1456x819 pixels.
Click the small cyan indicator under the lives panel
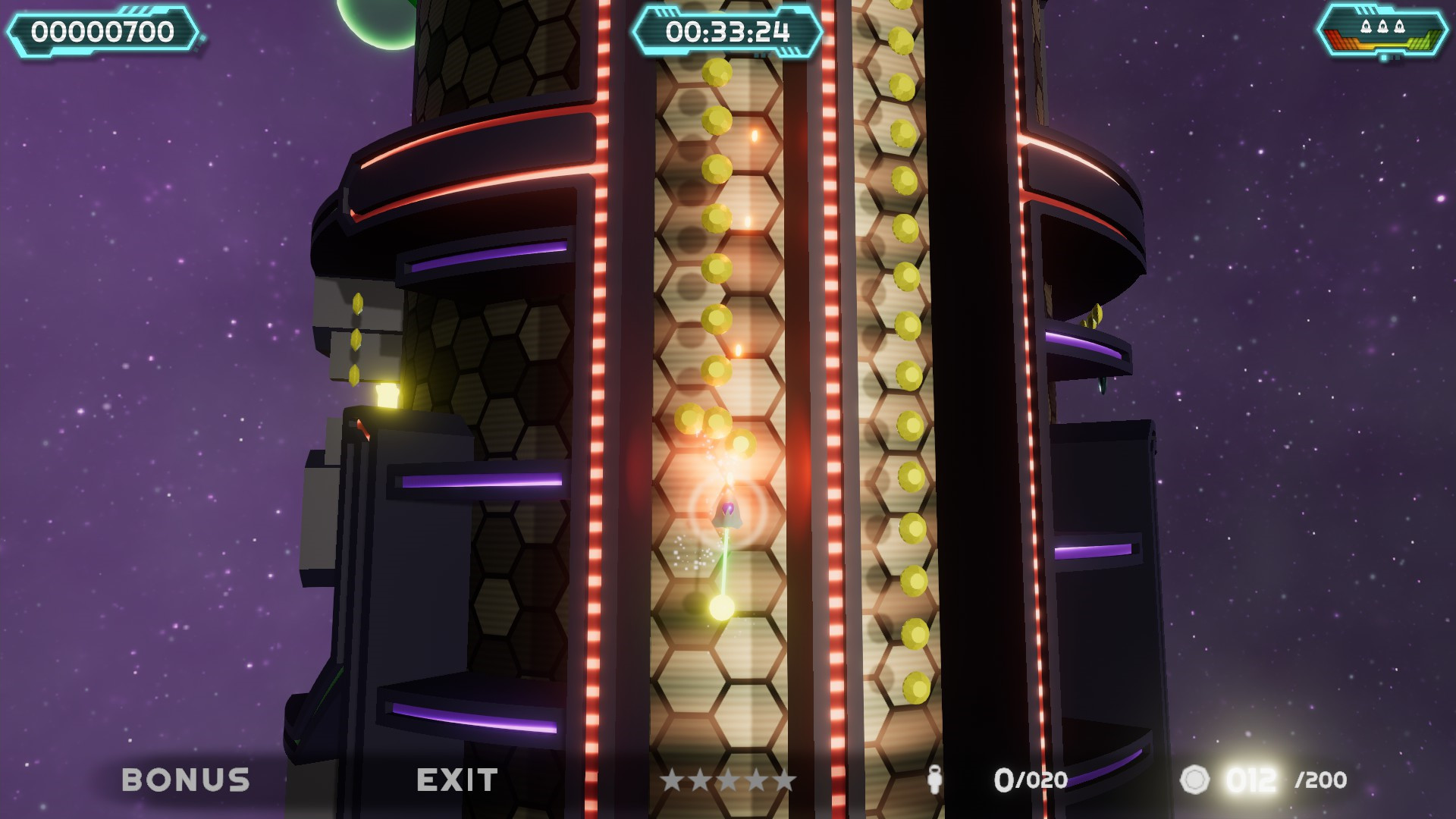(1383, 58)
